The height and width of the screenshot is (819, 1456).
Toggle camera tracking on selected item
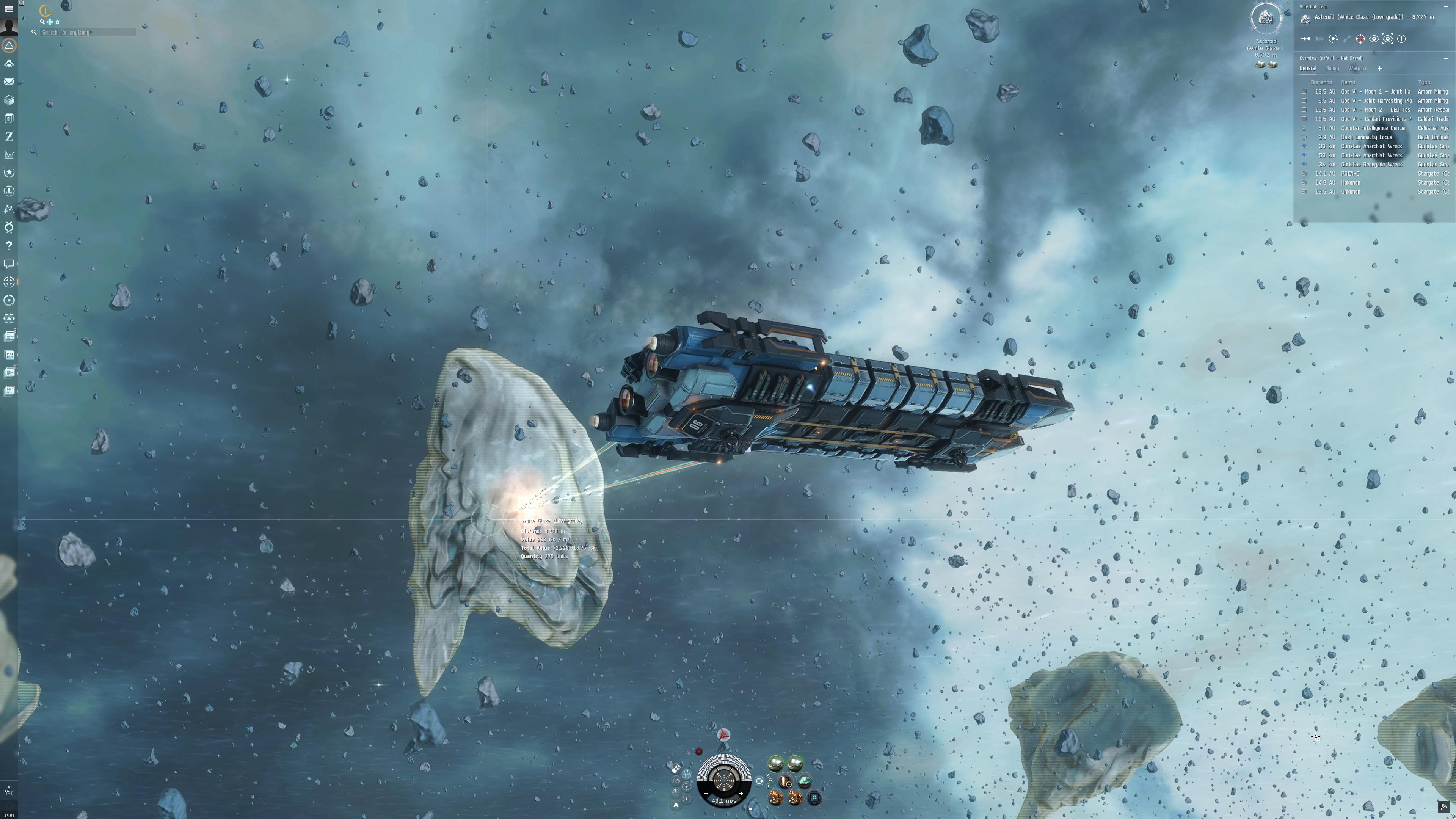(1388, 39)
